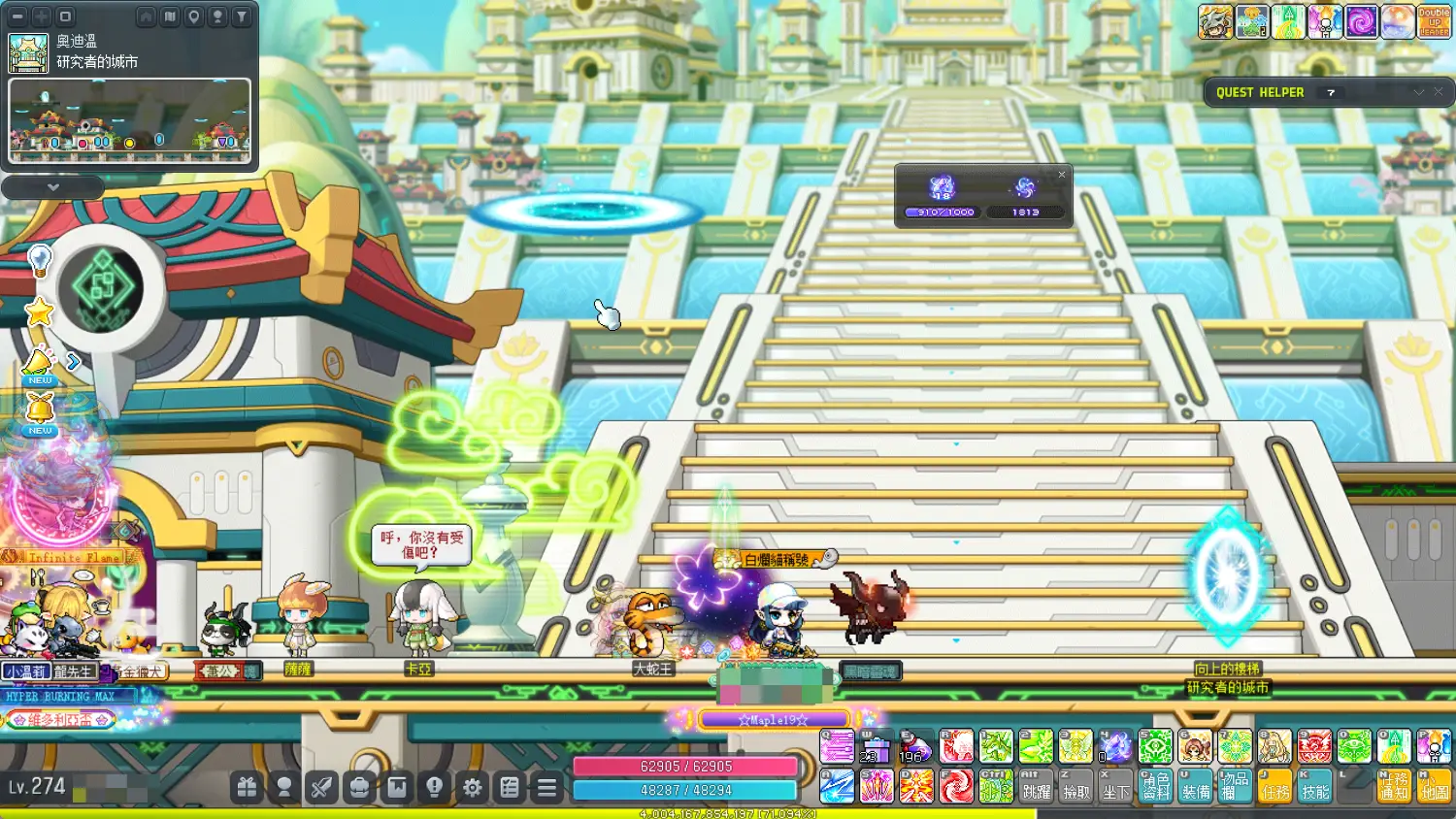Open the lightbulb quest notifier icon

40,260
